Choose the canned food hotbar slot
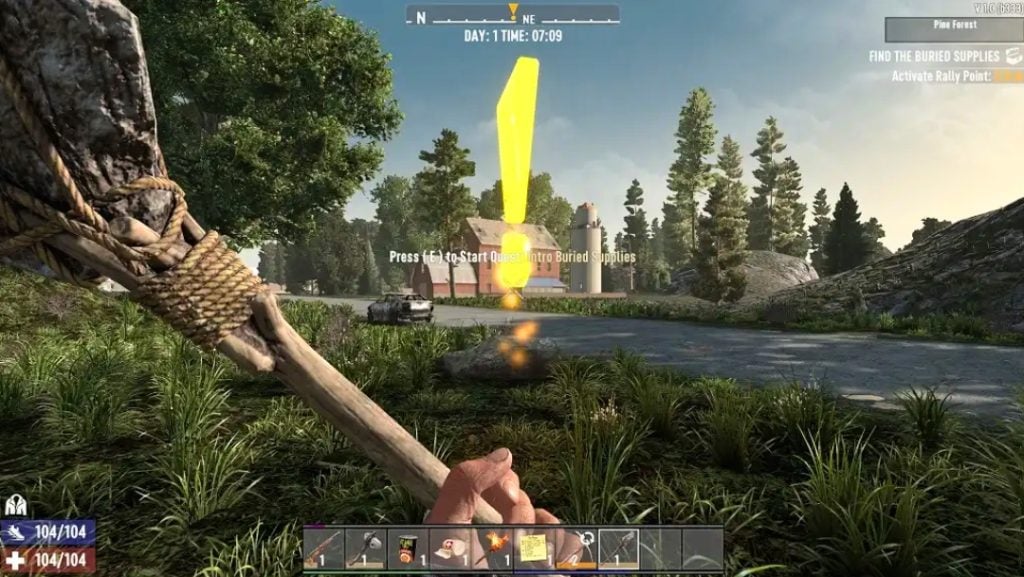 [x=407, y=548]
